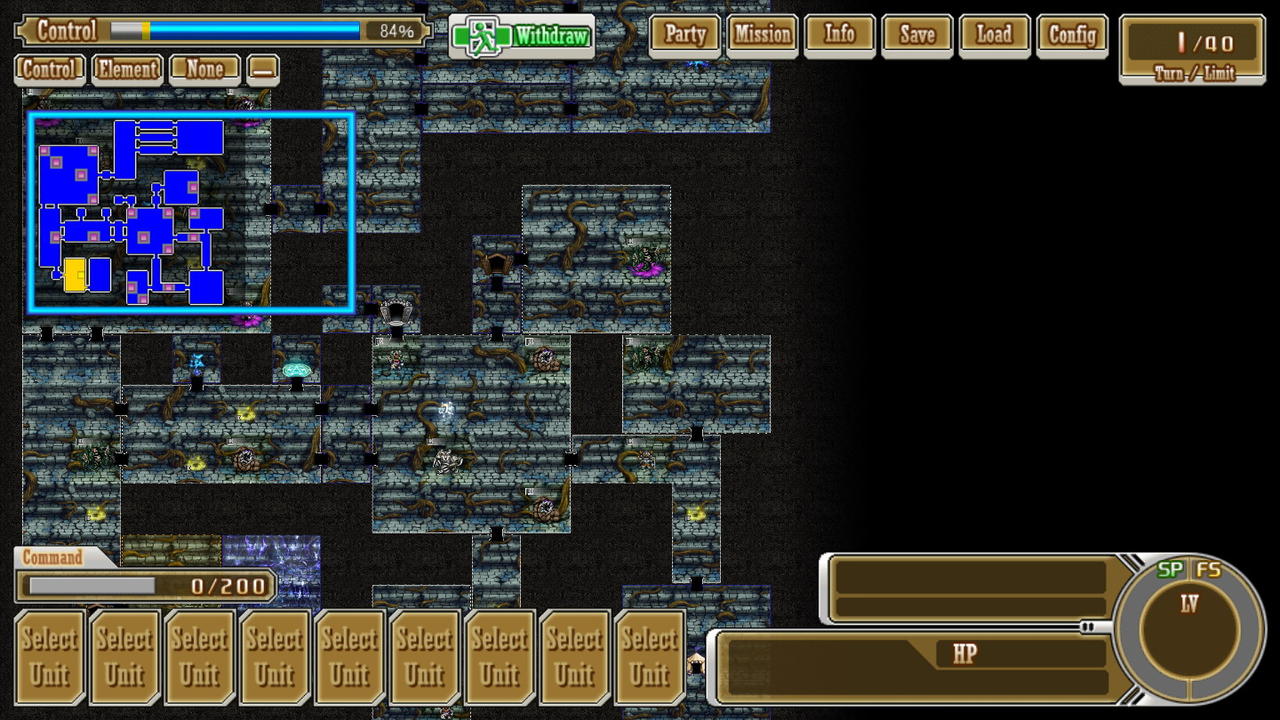
Task: Show the Info screen
Action: (x=839, y=35)
